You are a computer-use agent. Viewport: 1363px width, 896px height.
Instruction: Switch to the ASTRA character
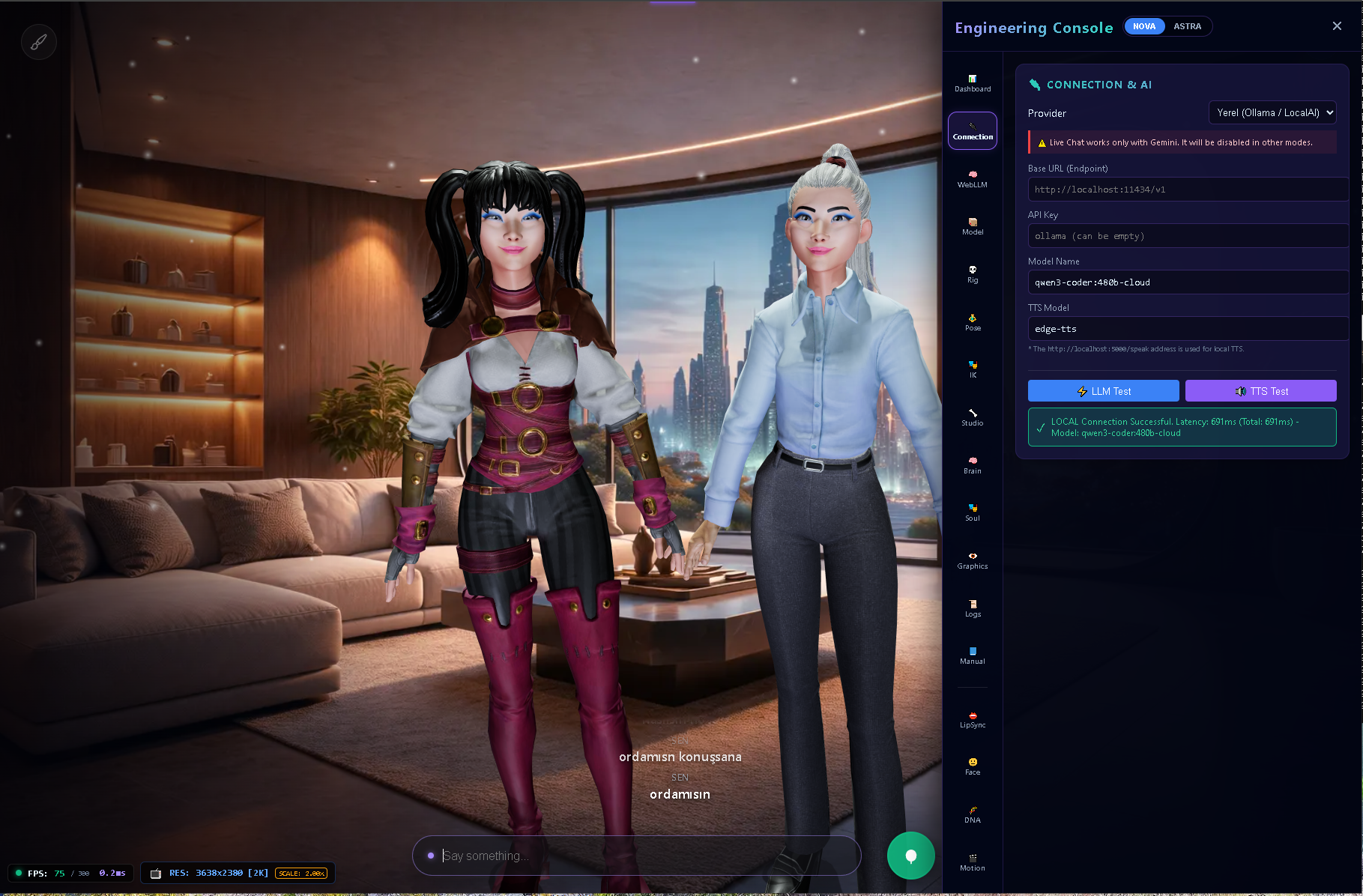1188,25
